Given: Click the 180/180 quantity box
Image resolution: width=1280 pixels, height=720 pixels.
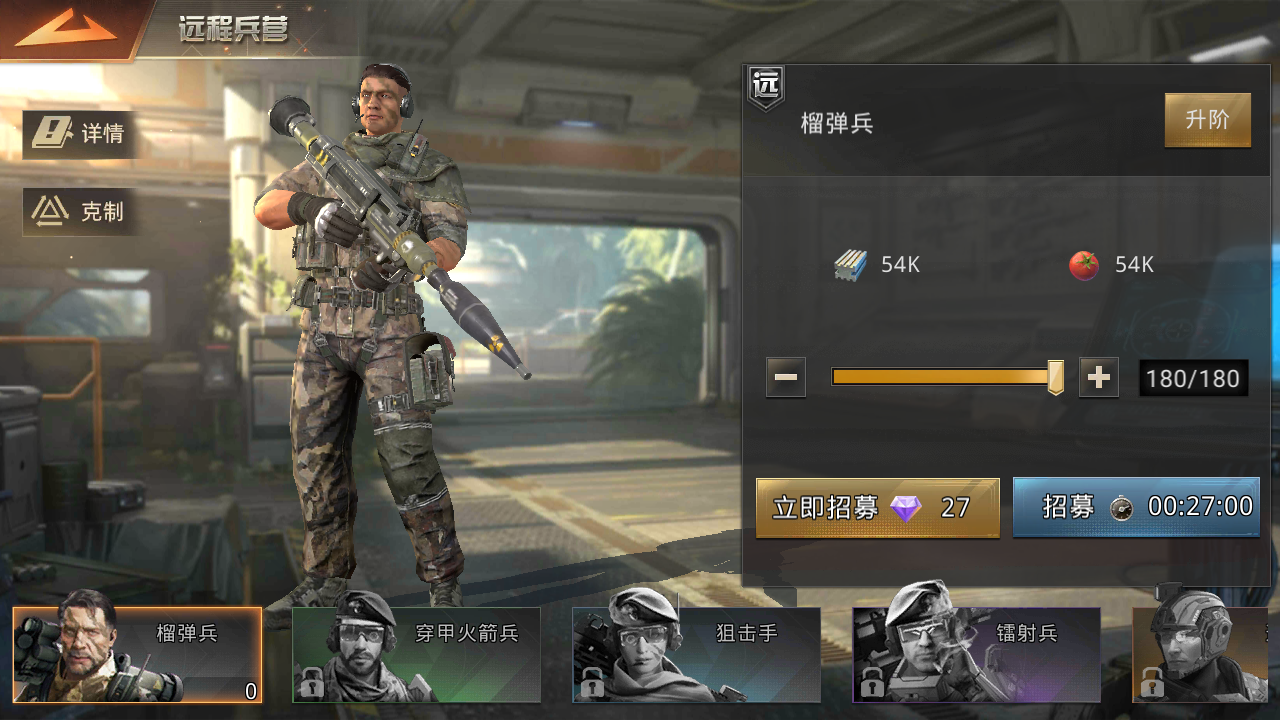Looking at the screenshot, I should [1193, 379].
